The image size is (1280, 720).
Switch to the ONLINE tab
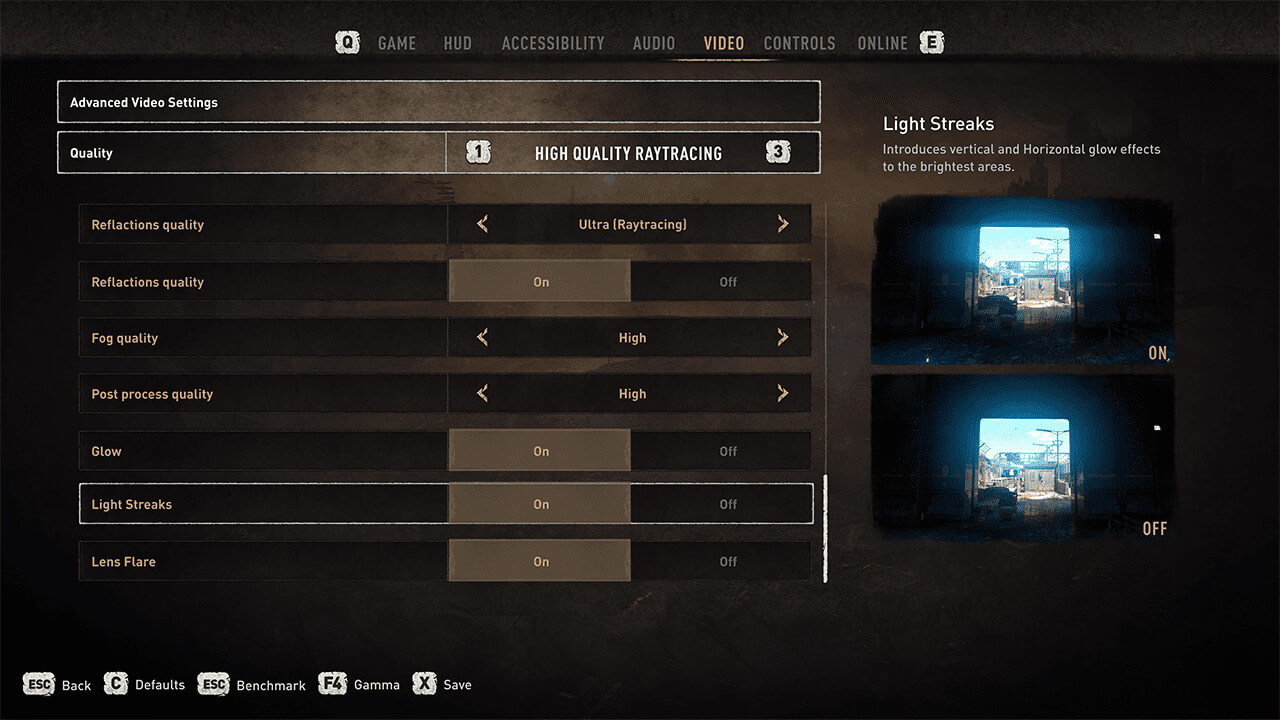882,43
